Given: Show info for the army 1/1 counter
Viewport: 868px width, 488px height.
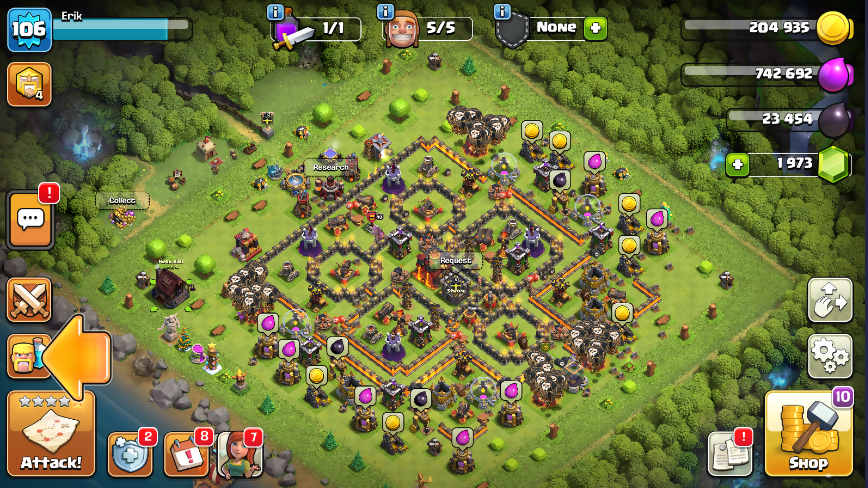Looking at the screenshot, I should [275, 12].
